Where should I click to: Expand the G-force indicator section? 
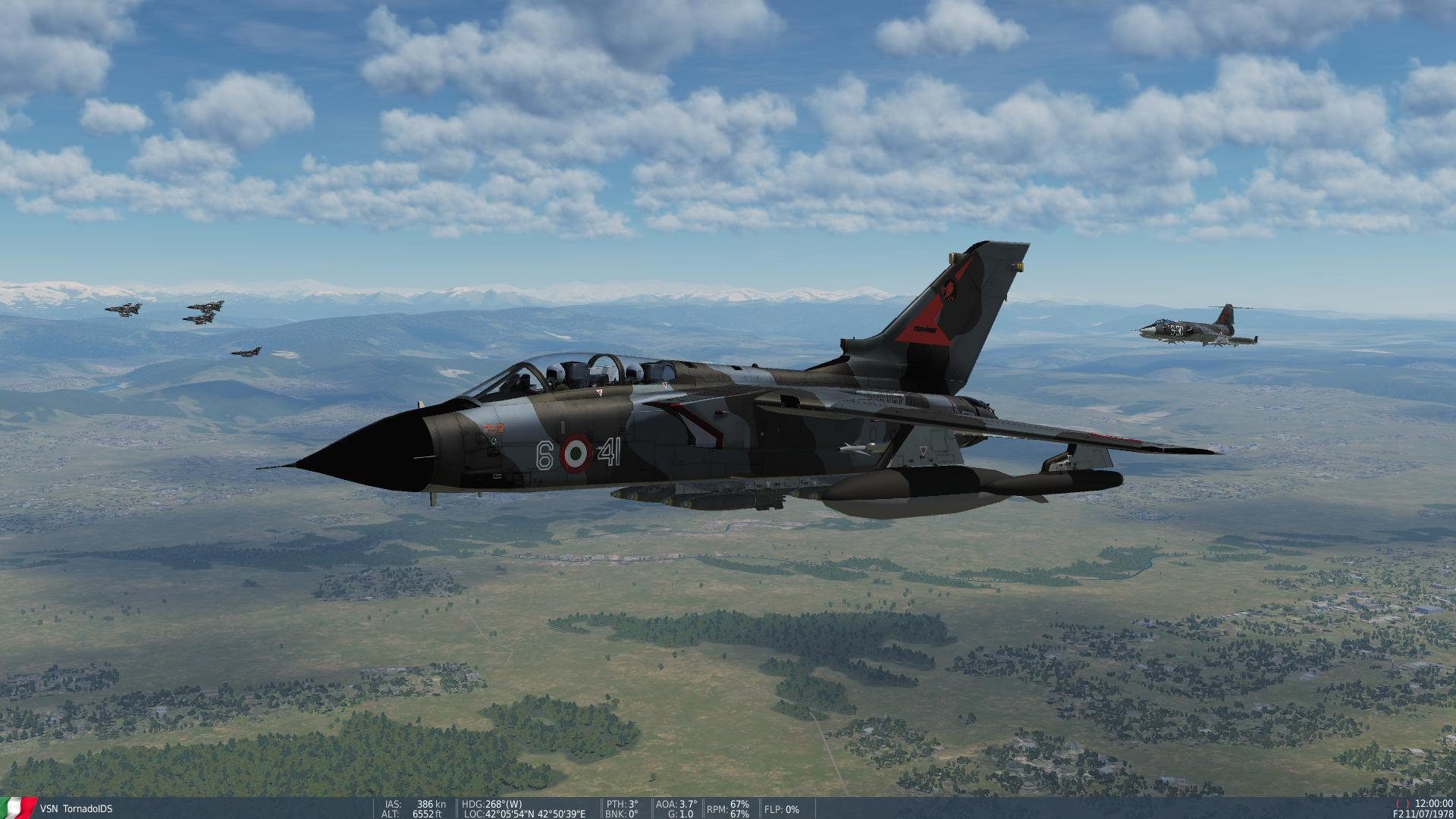pyautogui.click(x=679, y=814)
